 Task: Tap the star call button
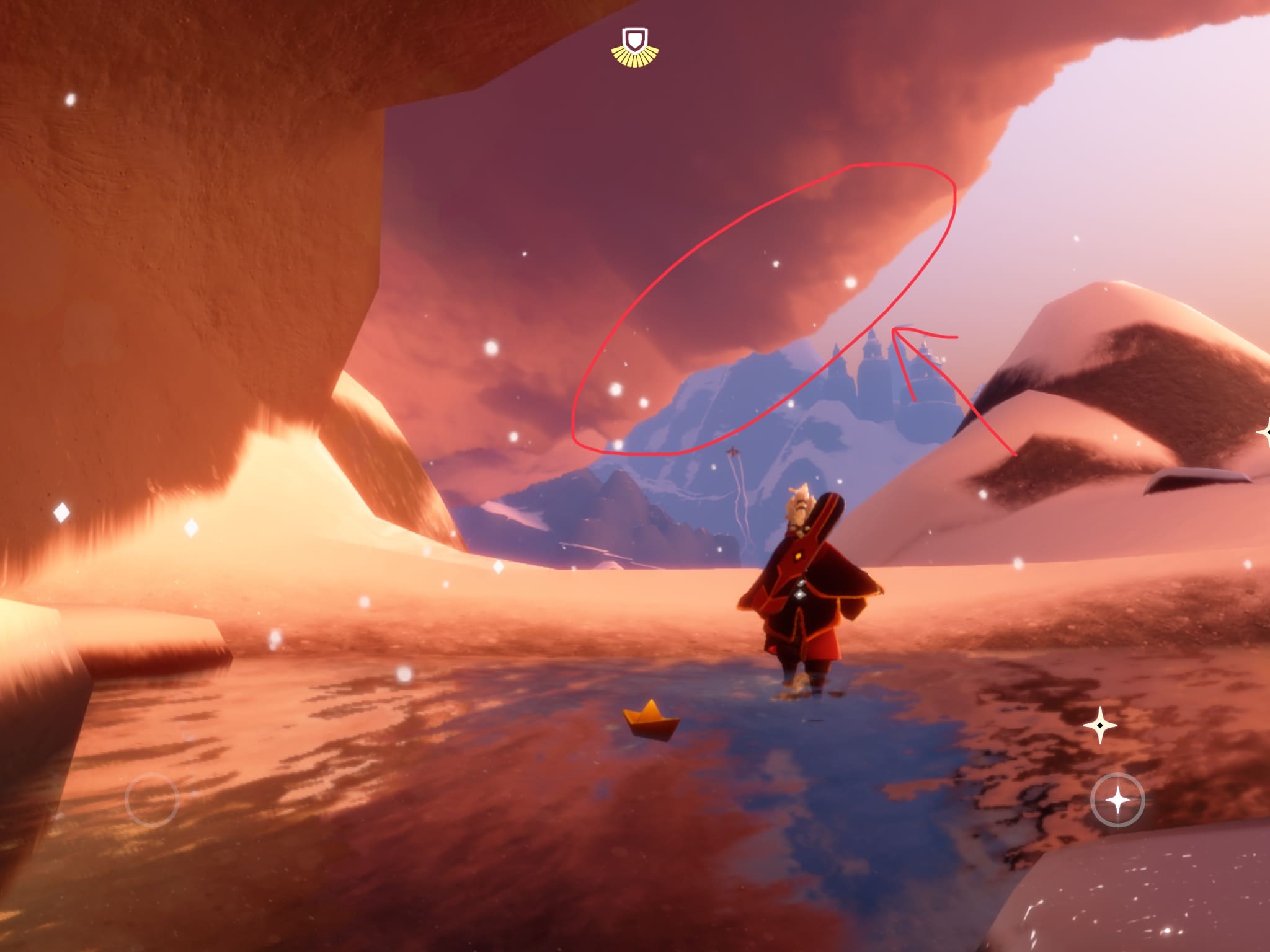pos(1117,800)
